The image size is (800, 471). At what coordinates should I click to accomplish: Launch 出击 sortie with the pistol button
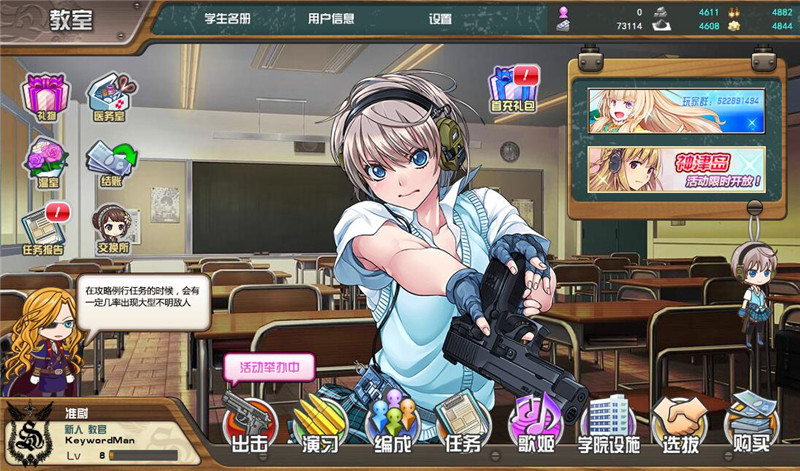pos(249,424)
